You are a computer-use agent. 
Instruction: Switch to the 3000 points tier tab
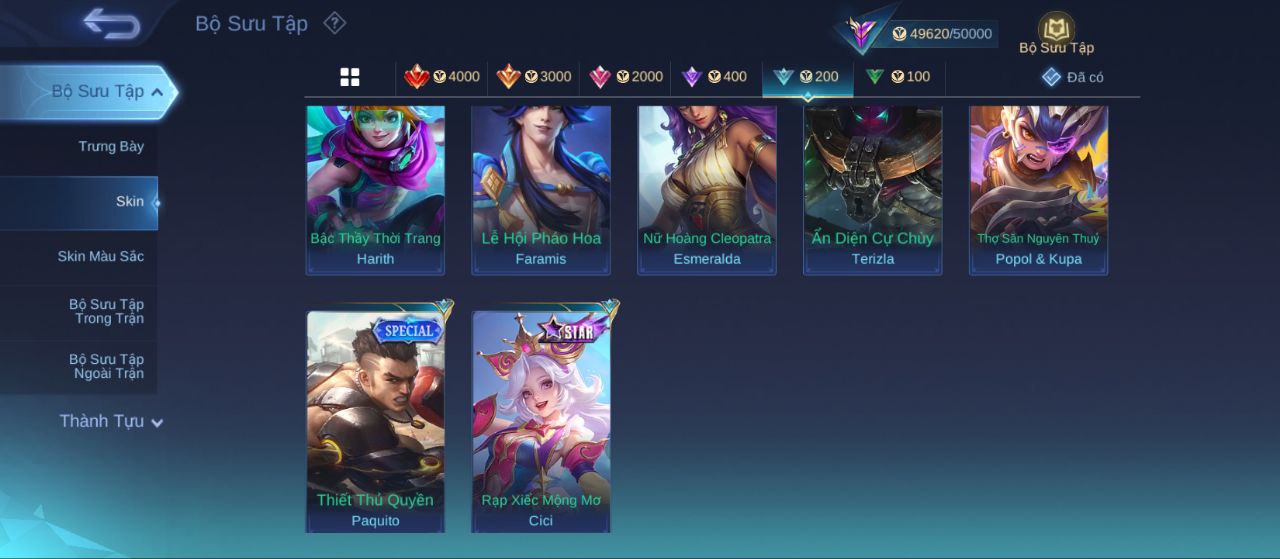[535, 77]
